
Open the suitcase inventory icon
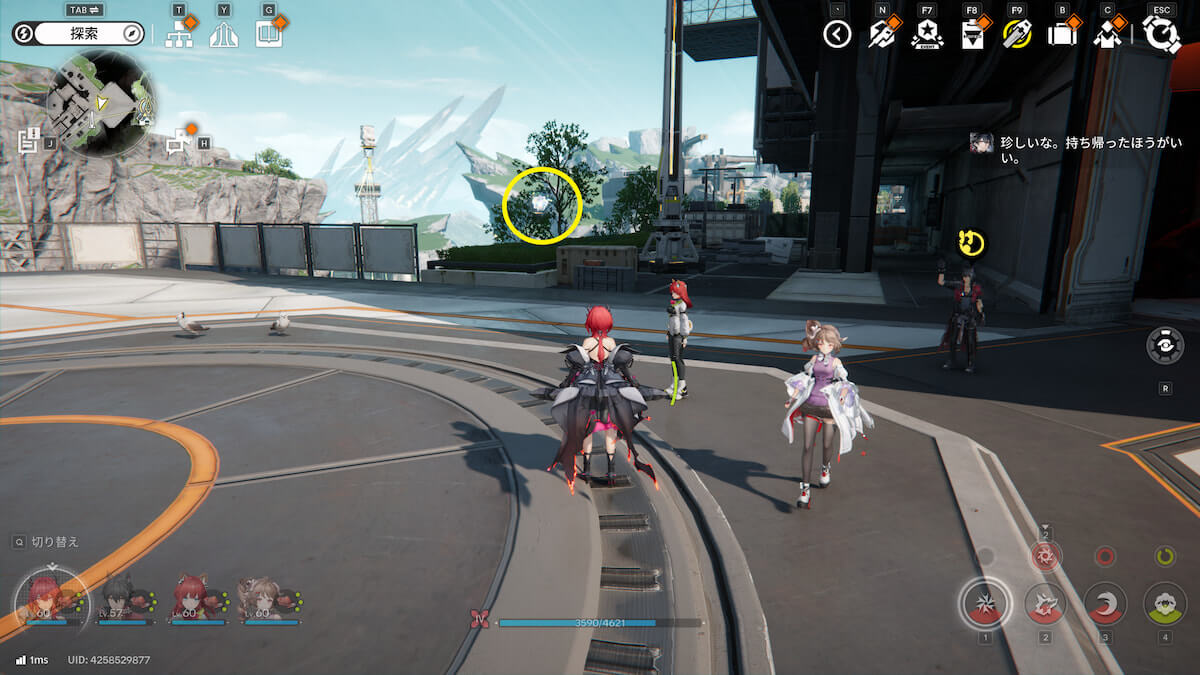1061,35
